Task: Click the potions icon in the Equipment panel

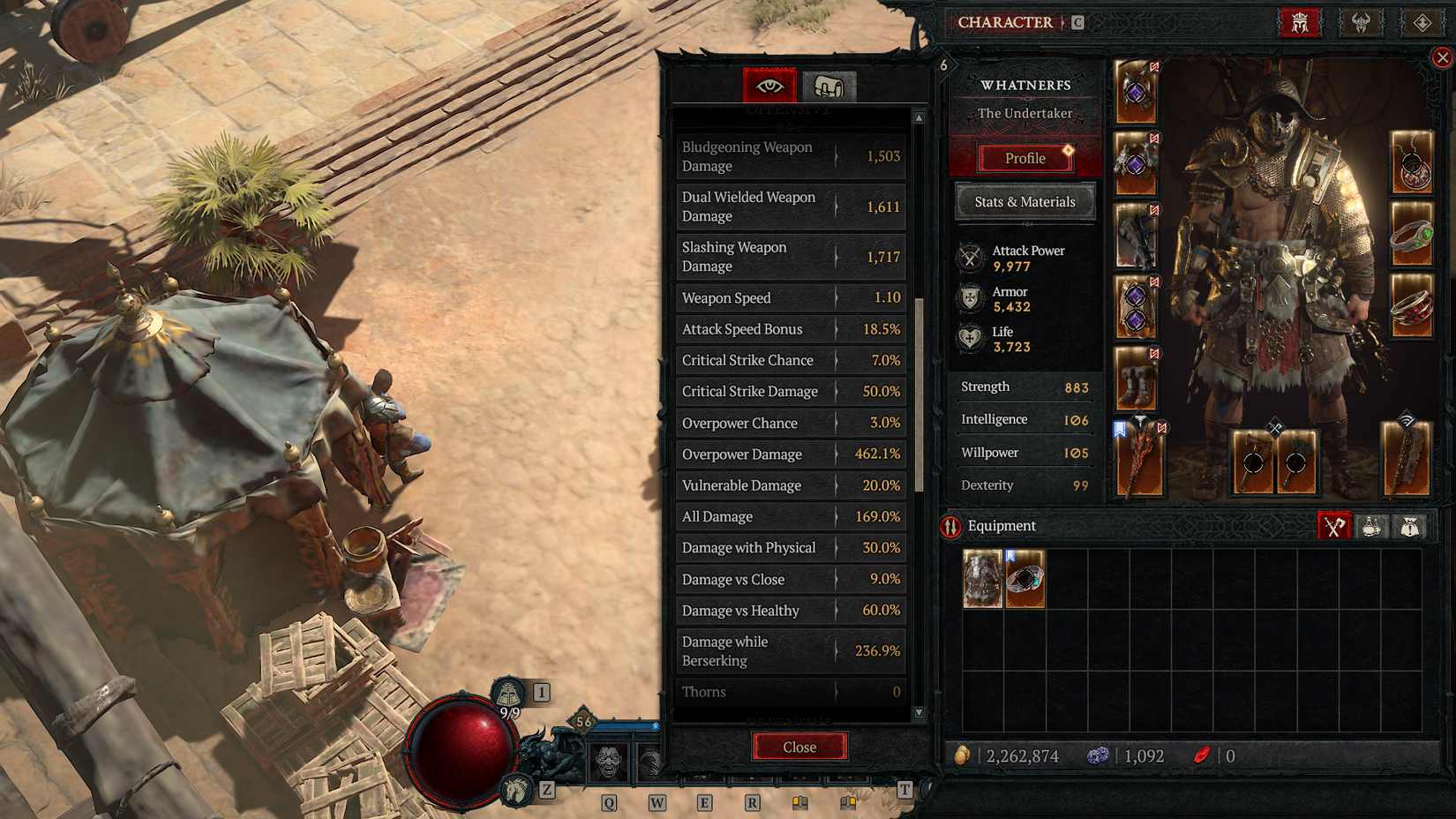Action: tap(1373, 526)
